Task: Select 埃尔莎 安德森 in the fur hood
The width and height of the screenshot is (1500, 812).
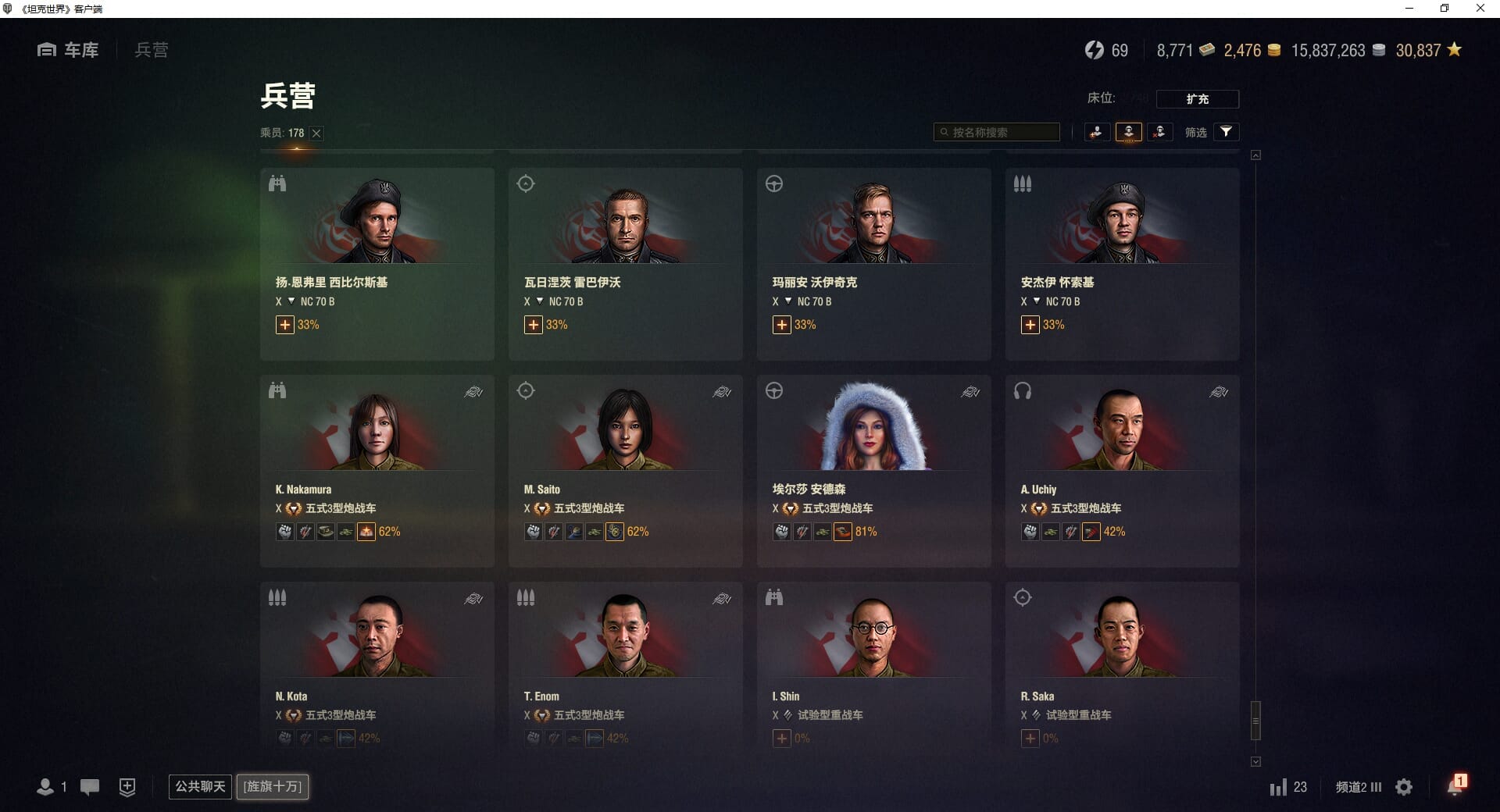Action: 873,470
